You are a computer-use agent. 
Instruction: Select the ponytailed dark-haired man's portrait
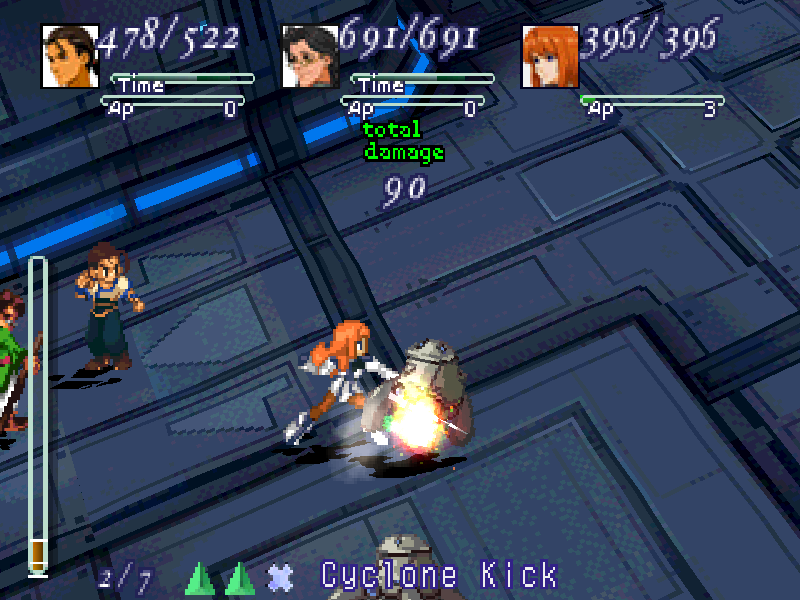[x=69, y=56]
